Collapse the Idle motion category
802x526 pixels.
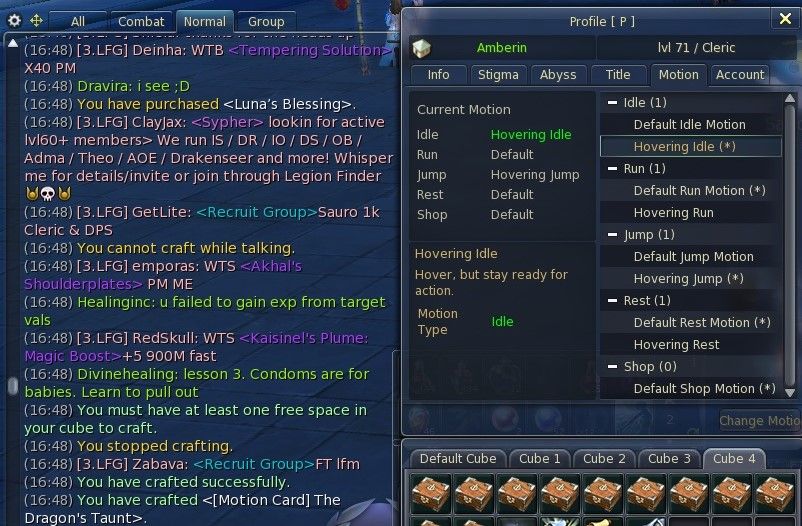(x=612, y=103)
